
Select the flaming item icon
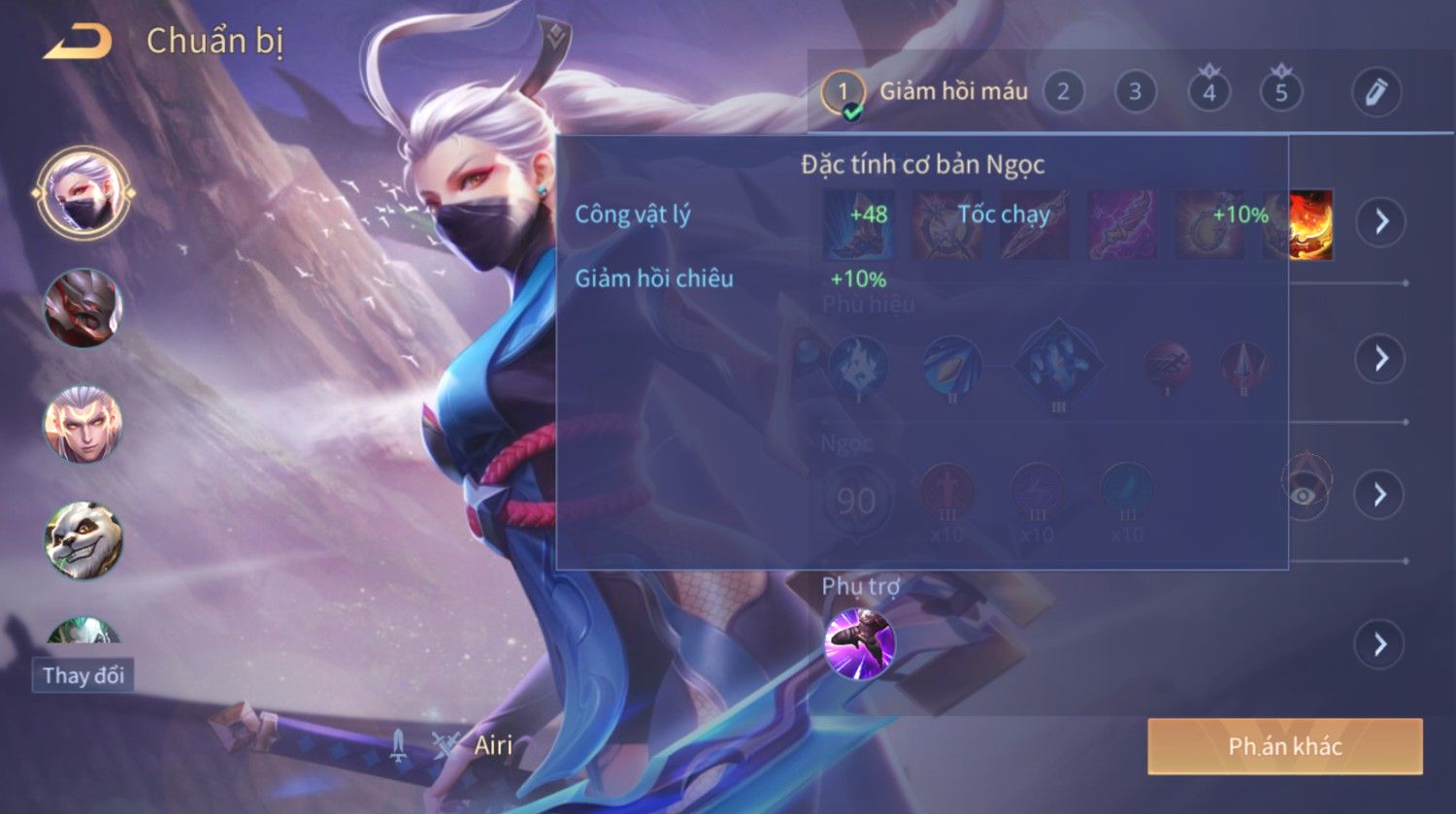click(x=1310, y=225)
